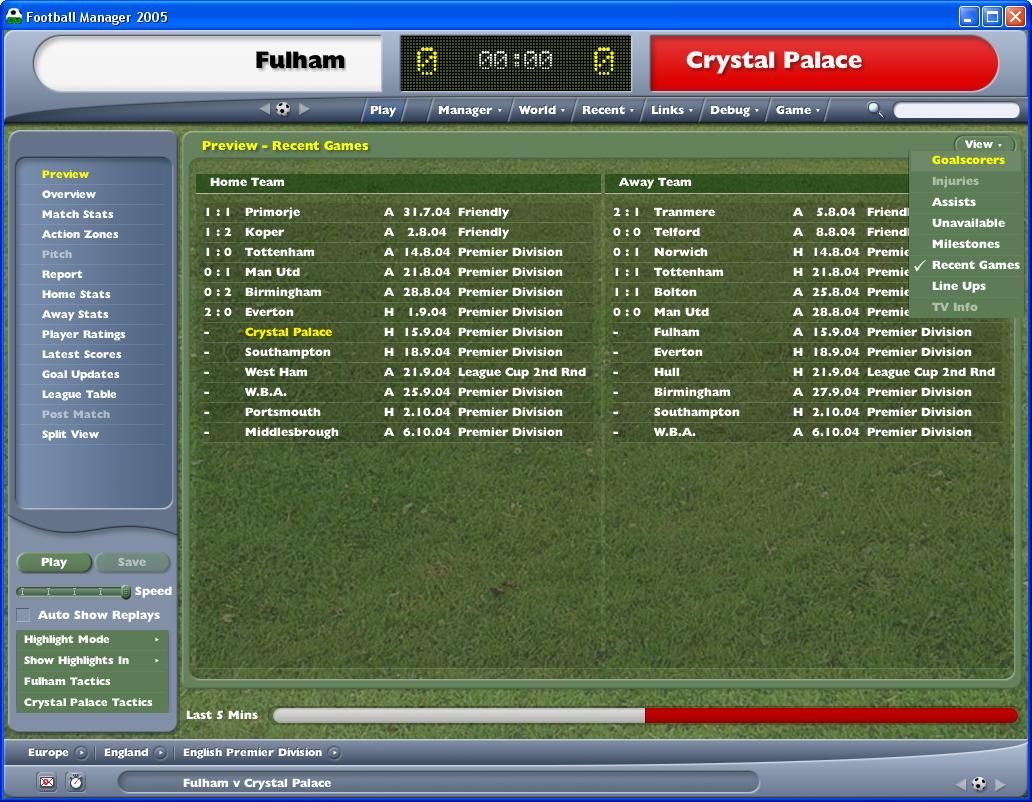
Task: Open the Match Stats section
Action: pos(77,214)
